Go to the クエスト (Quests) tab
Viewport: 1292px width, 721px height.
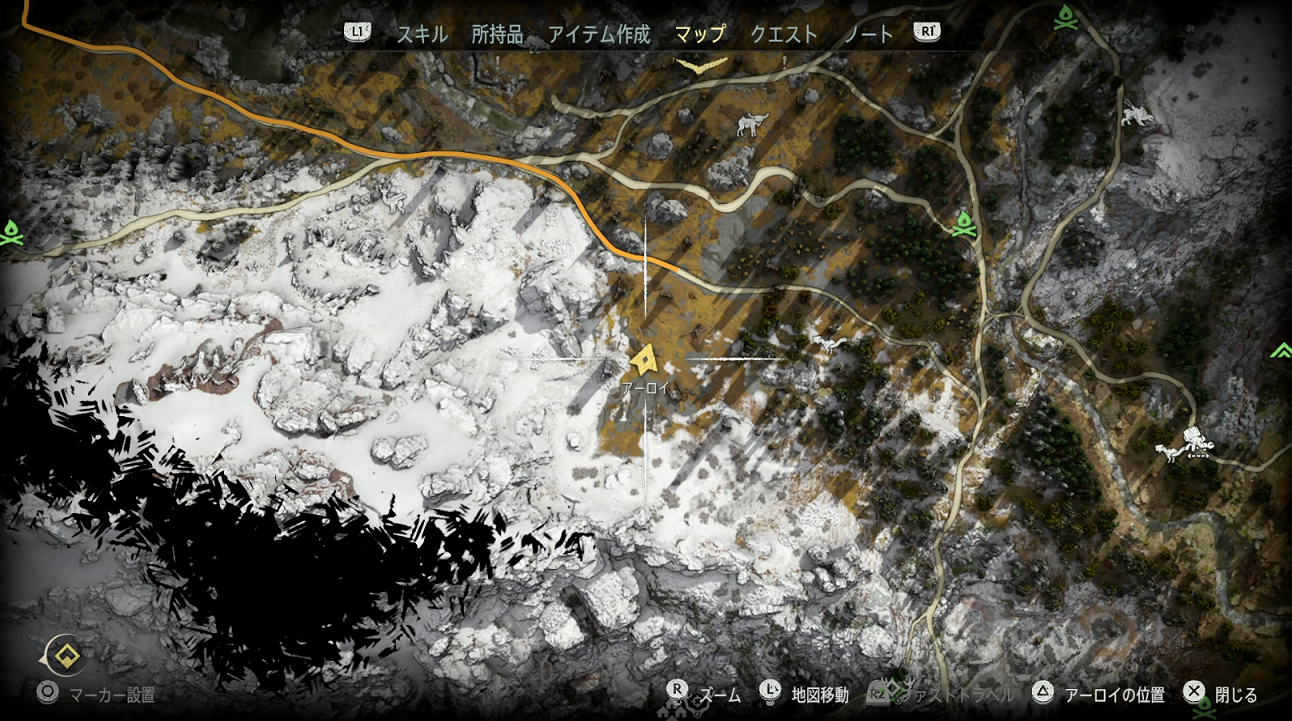(784, 34)
